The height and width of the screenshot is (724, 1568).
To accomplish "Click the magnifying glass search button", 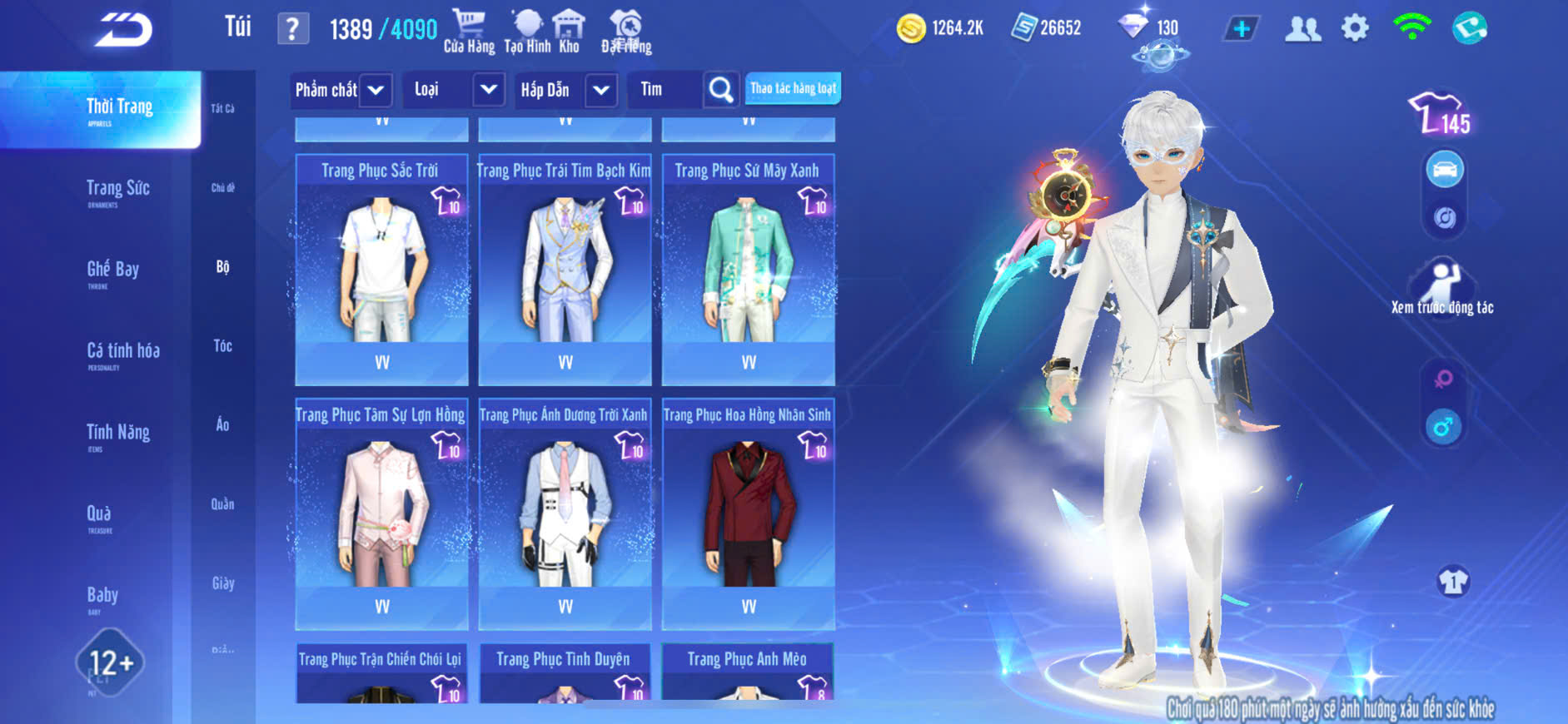I will point(720,90).
